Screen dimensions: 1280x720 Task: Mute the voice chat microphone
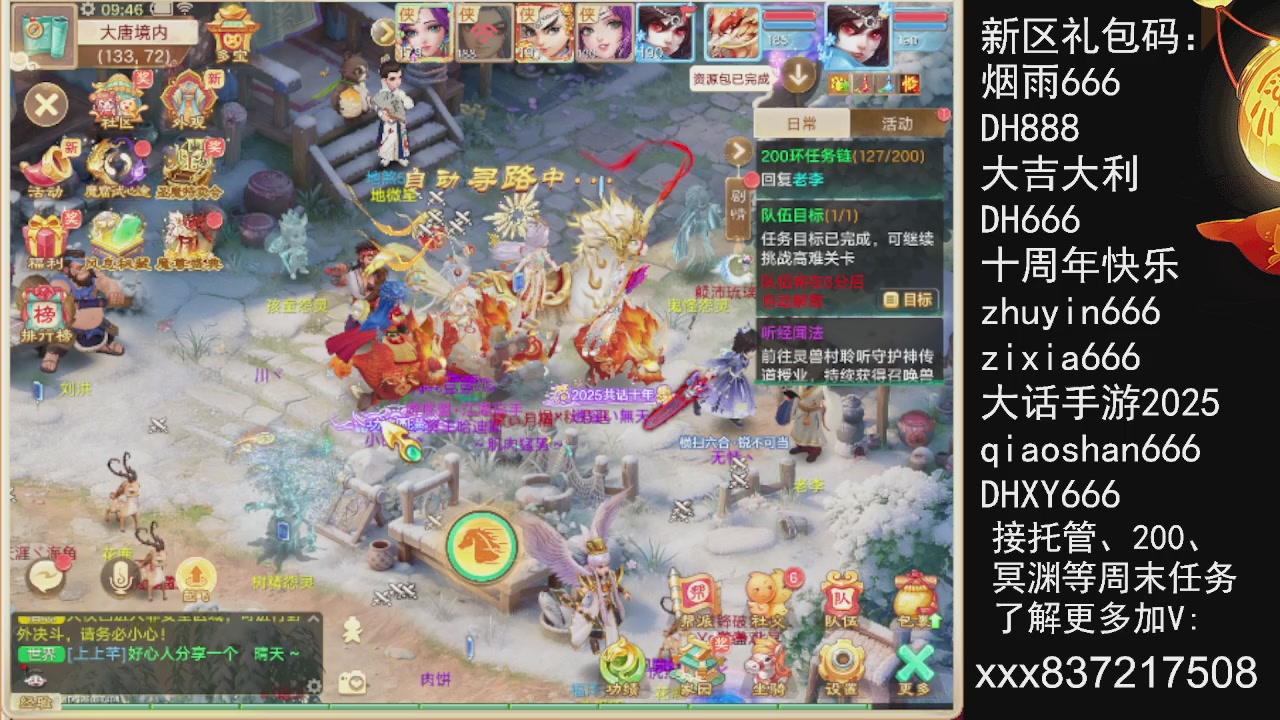(x=118, y=576)
